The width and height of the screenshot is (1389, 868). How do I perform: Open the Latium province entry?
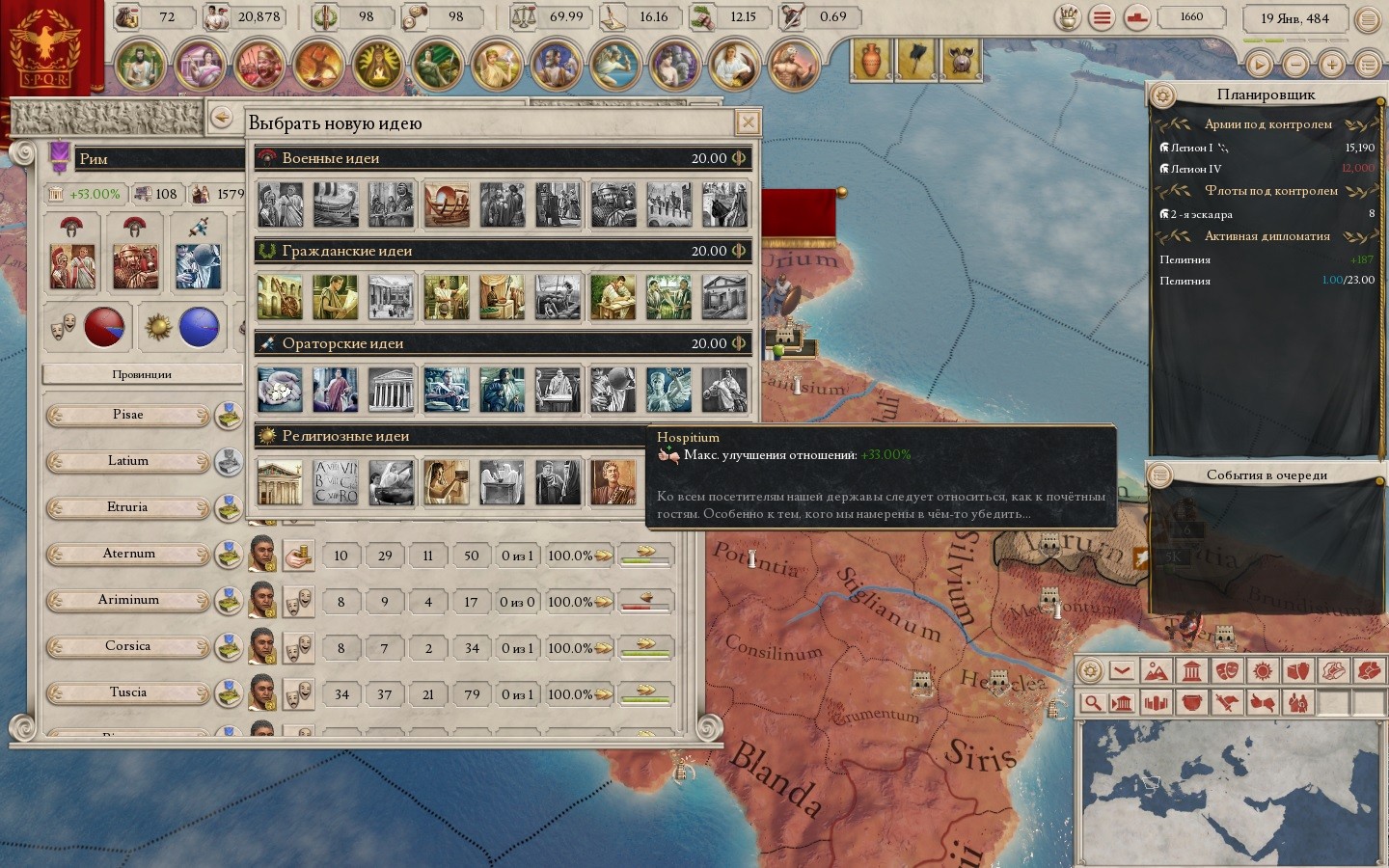(127, 461)
